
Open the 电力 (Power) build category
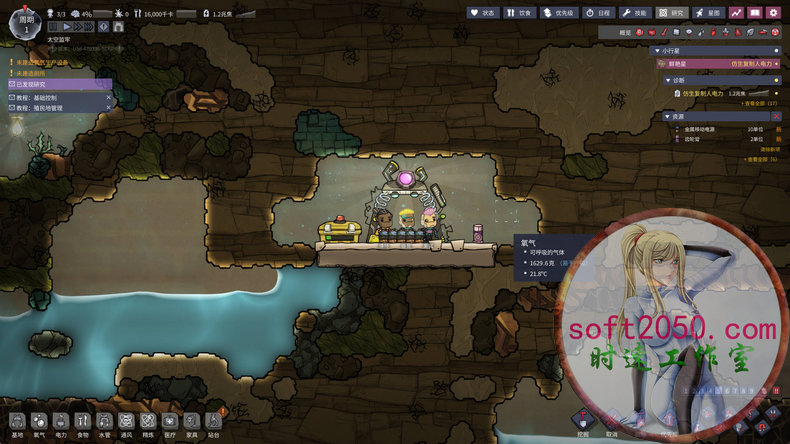[61, 424]
